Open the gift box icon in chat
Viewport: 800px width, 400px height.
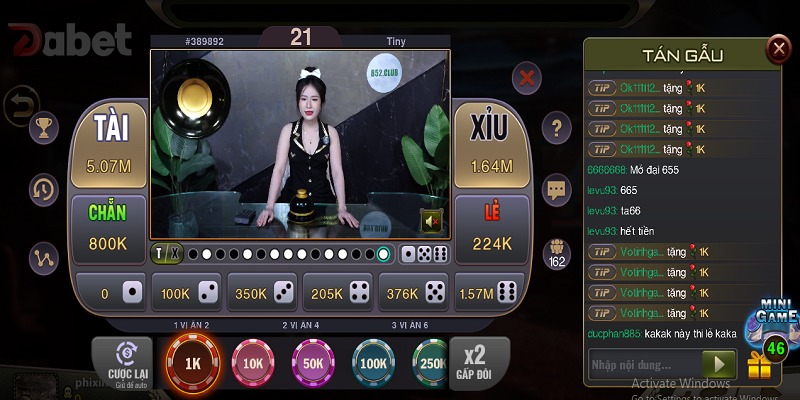click(761, 369)
